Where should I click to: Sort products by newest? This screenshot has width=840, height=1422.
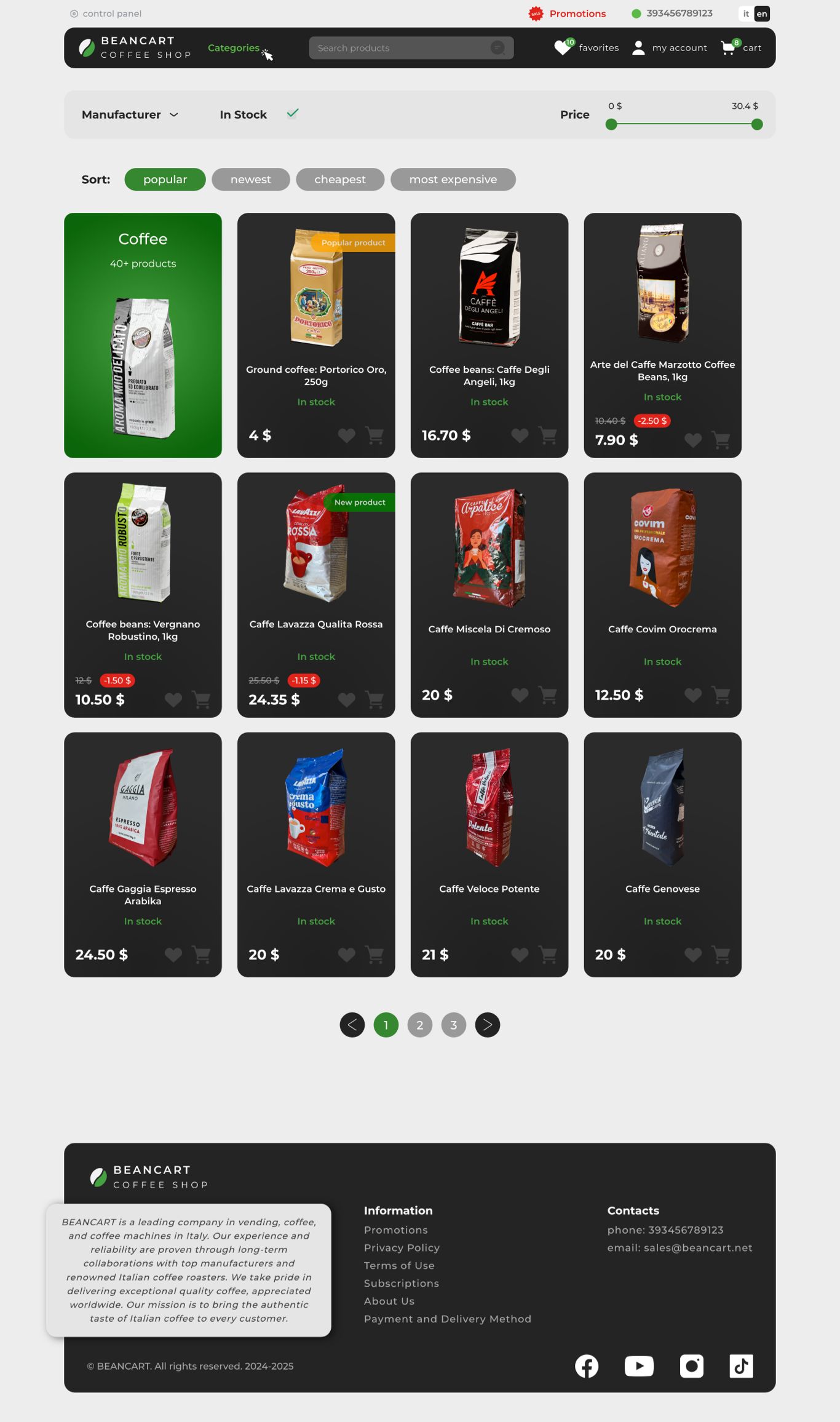pyautogui.click(x=250, y=180)
